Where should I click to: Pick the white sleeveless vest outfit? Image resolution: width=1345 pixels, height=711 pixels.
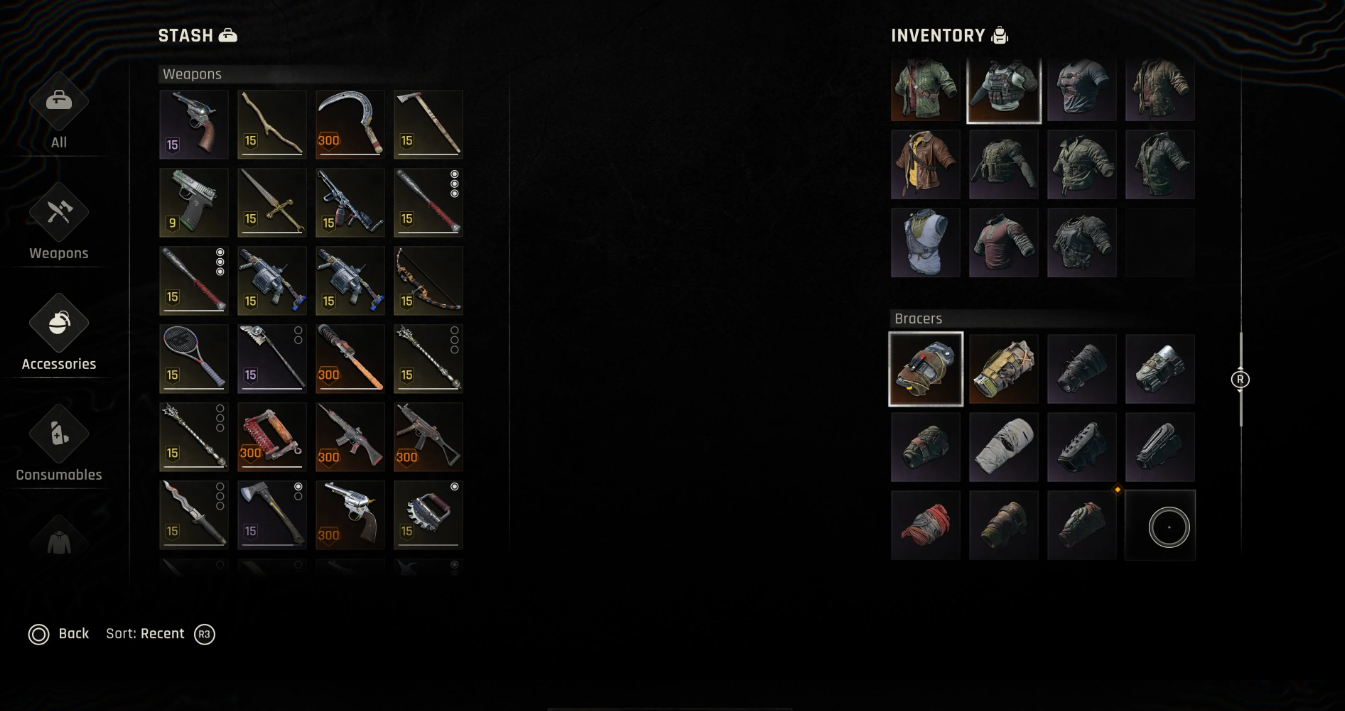tap(926, 242)
